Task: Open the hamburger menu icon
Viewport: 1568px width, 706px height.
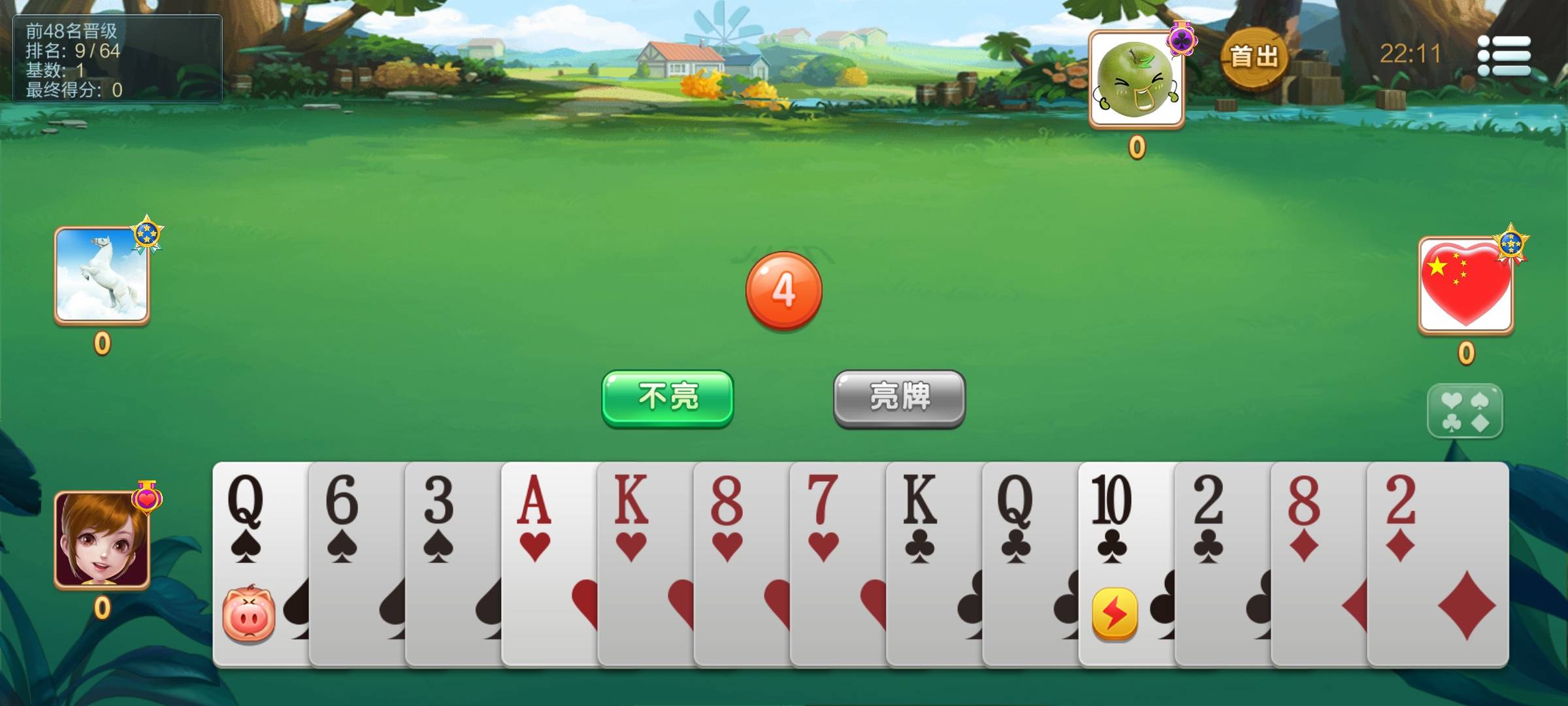Action: (1505, 56)
